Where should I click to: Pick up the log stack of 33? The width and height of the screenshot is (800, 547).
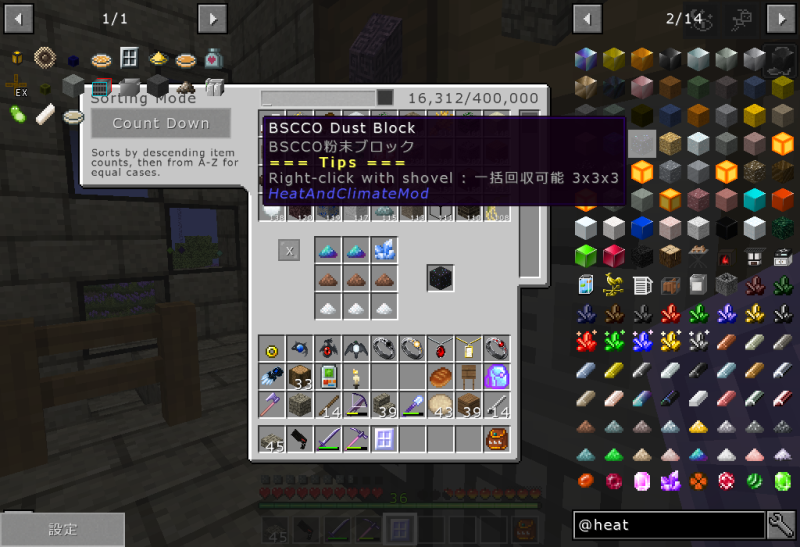coord(300,377)
